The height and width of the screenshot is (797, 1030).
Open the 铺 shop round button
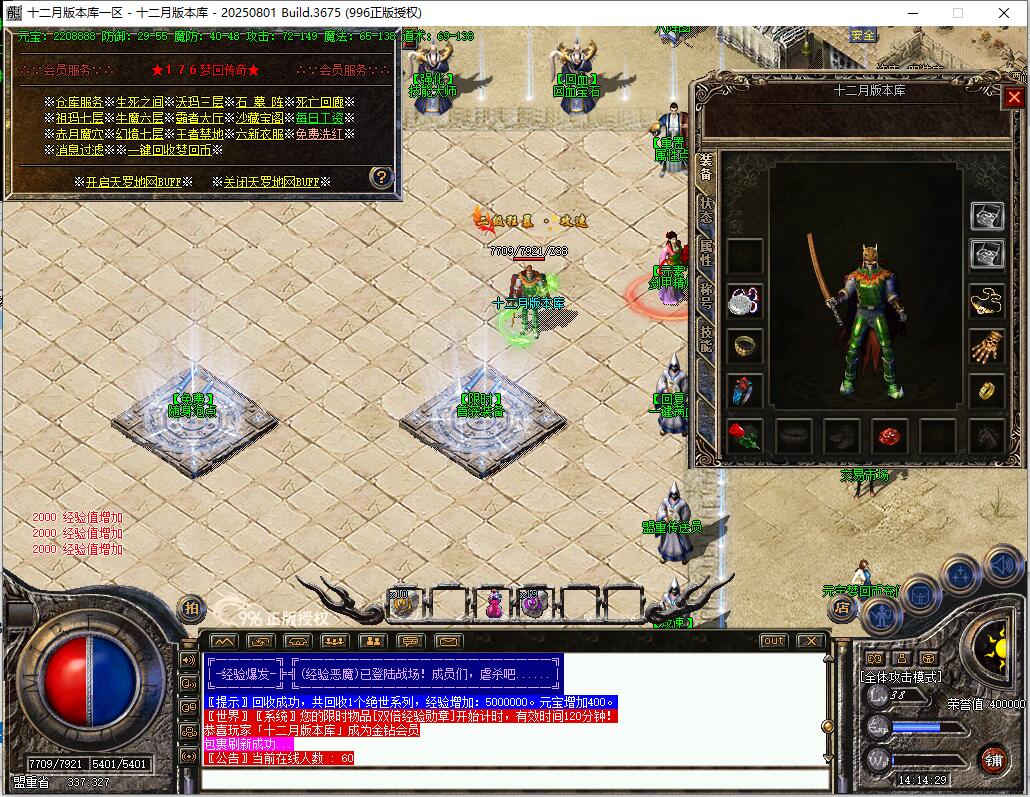[993, 758]
